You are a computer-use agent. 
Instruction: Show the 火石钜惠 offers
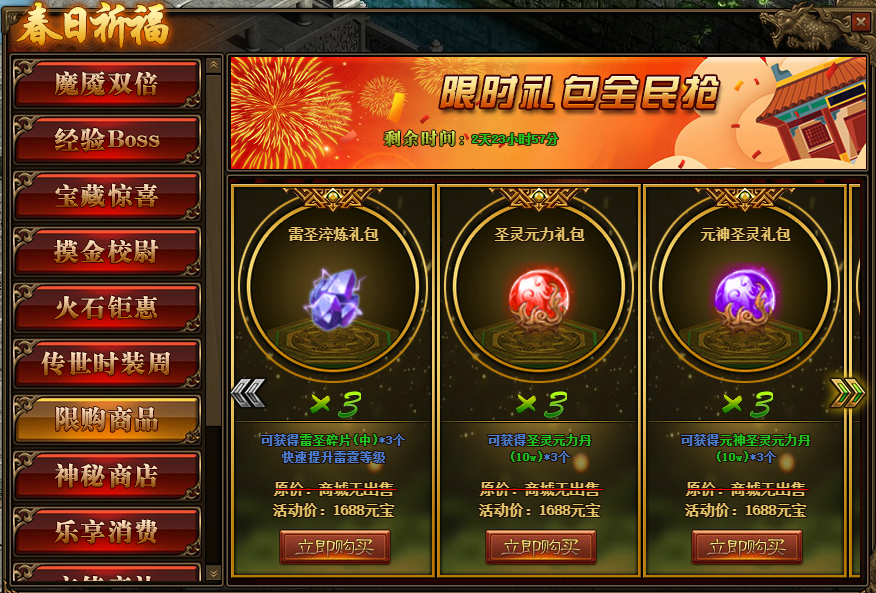pos(106,308)
